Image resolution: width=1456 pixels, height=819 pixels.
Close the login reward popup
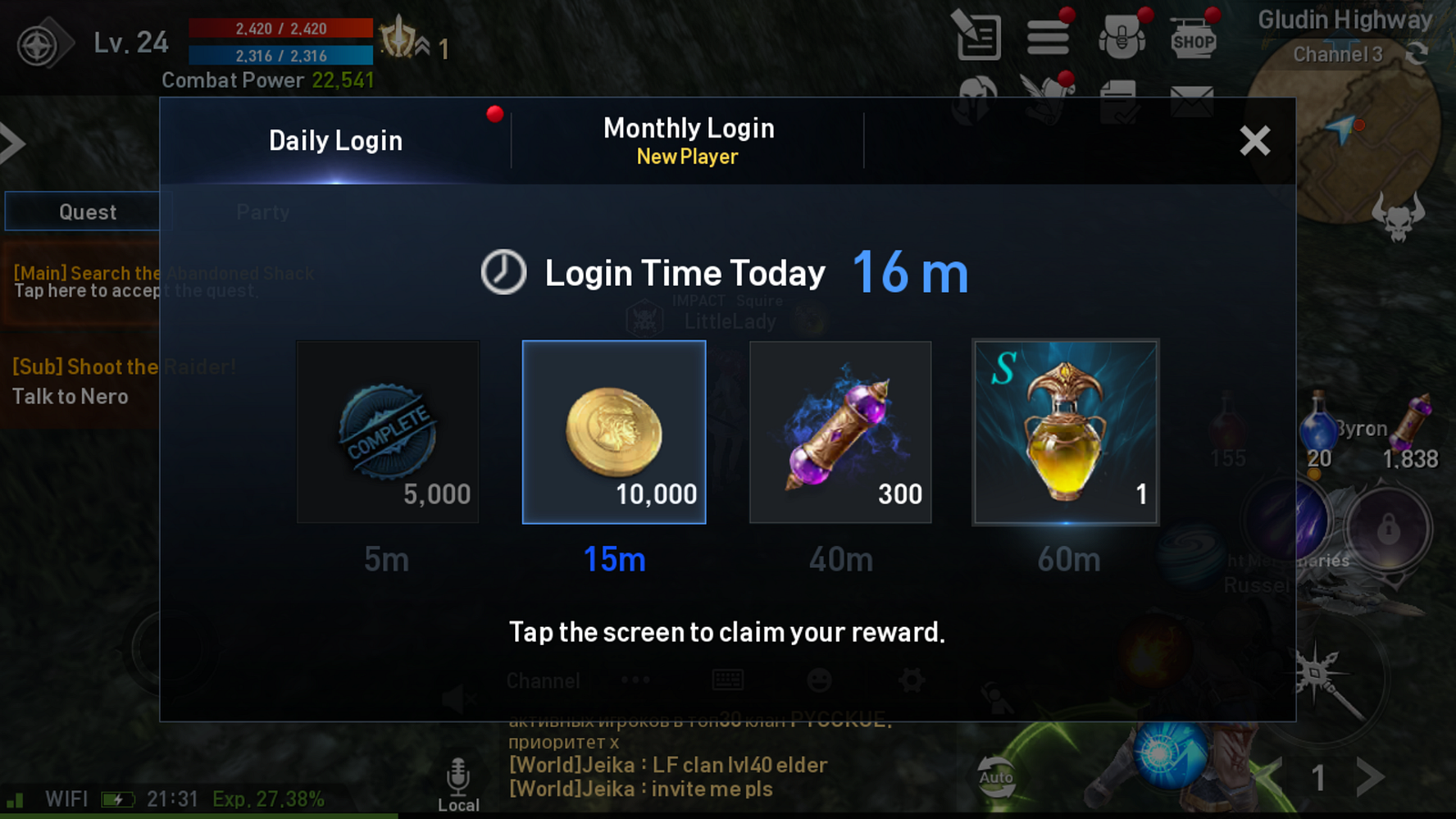tap(1254, 141)
